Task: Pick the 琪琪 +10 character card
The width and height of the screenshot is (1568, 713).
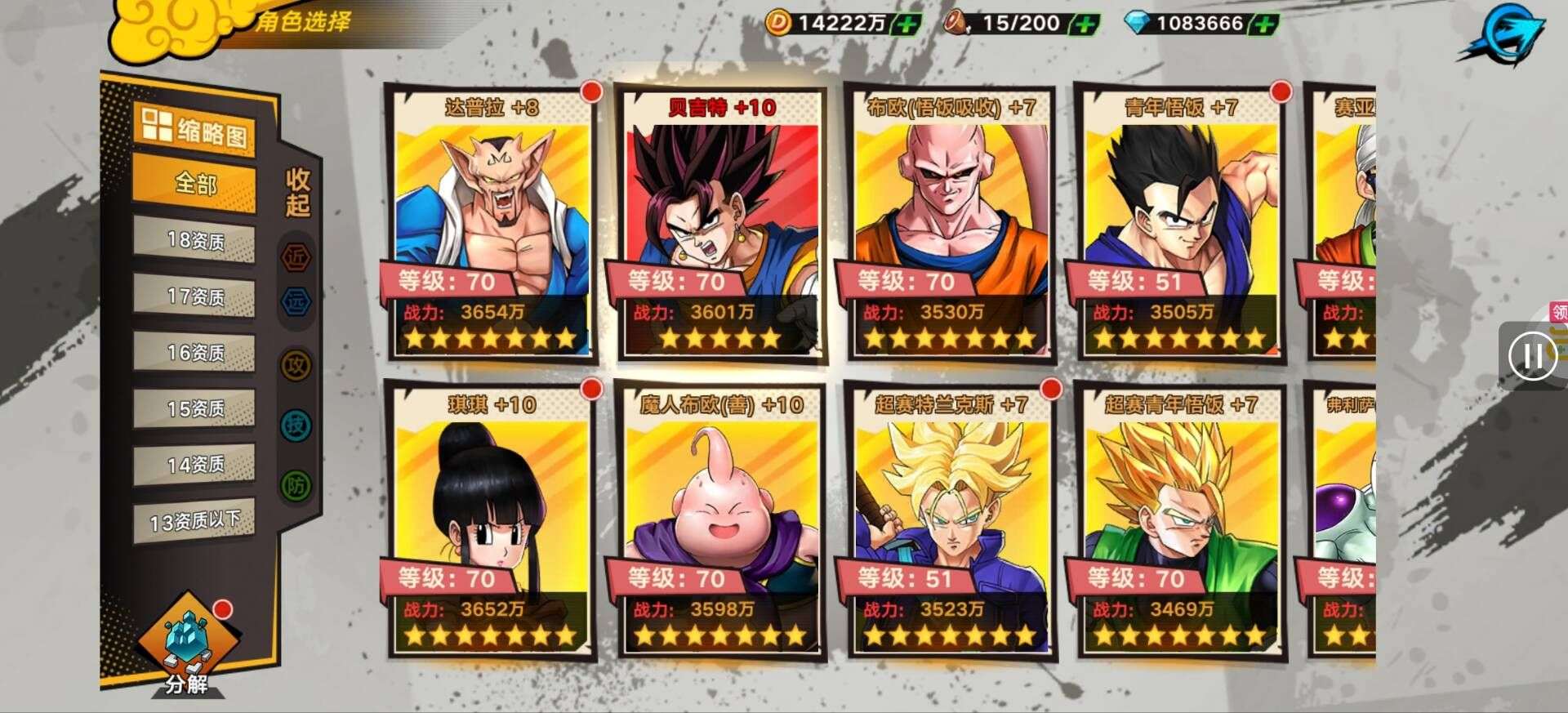Action: click(x=491, y=519)
